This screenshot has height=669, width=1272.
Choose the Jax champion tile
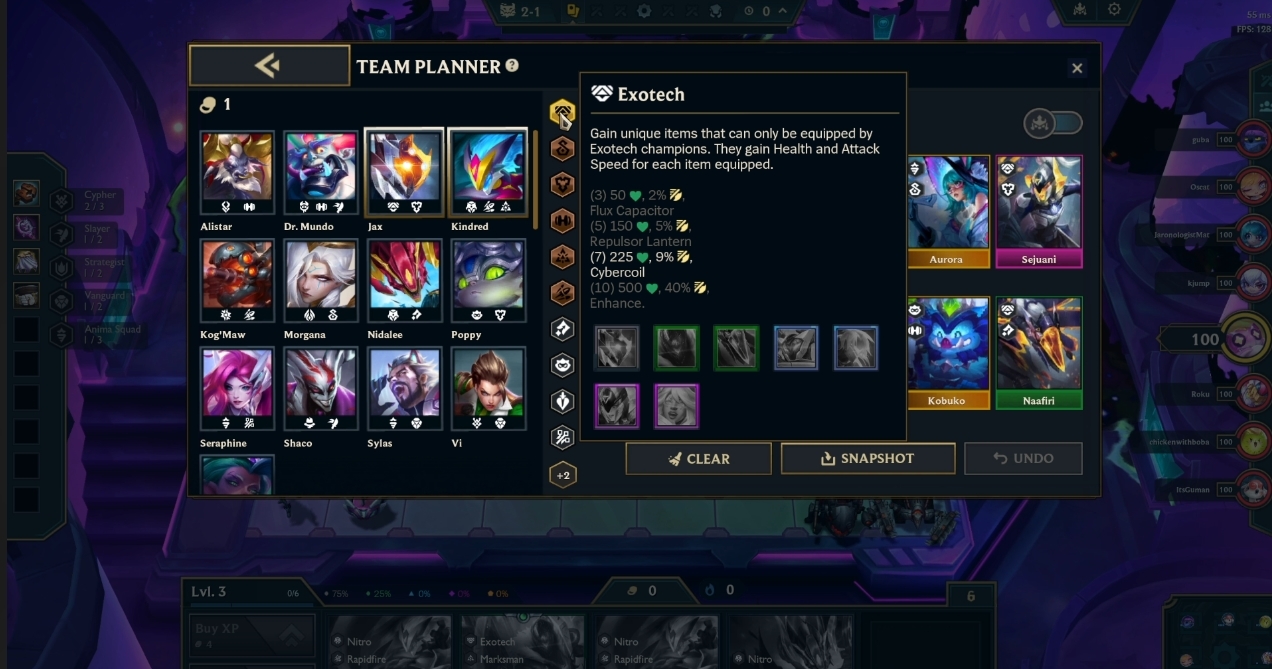pyautogui.click(x=404, y=174)
